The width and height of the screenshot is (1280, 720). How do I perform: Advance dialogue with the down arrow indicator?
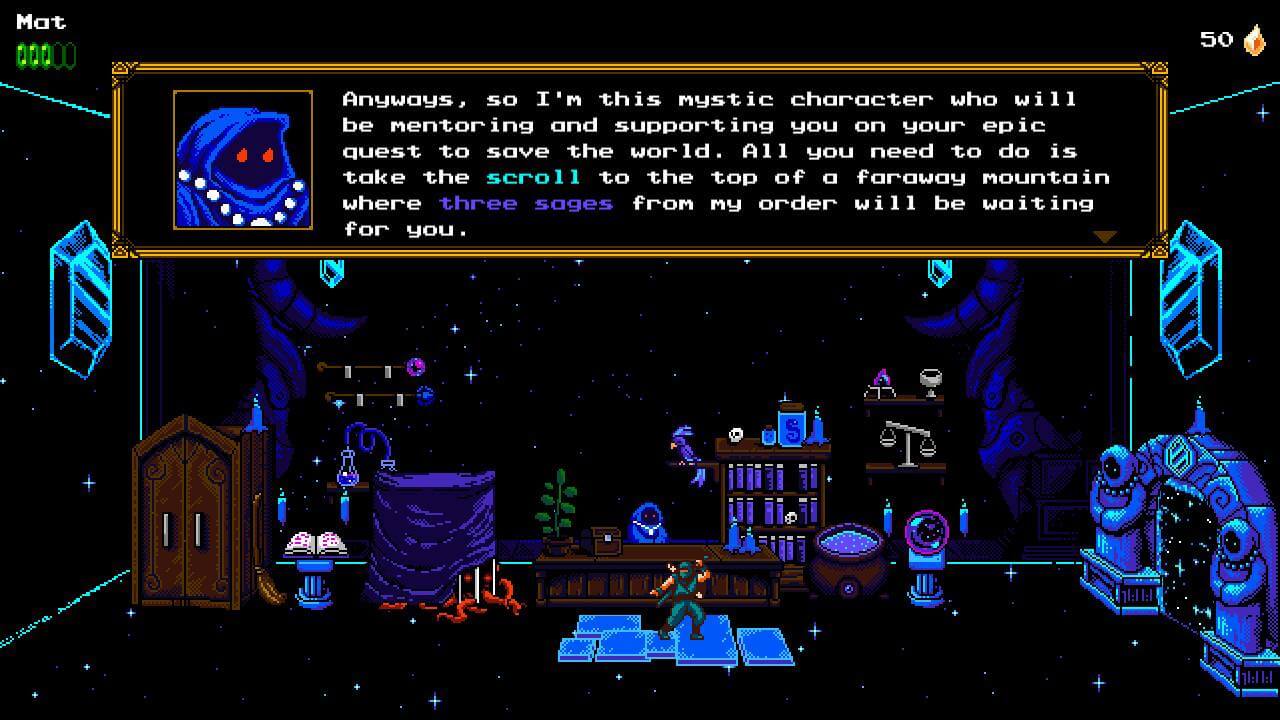click(1104, 237)
